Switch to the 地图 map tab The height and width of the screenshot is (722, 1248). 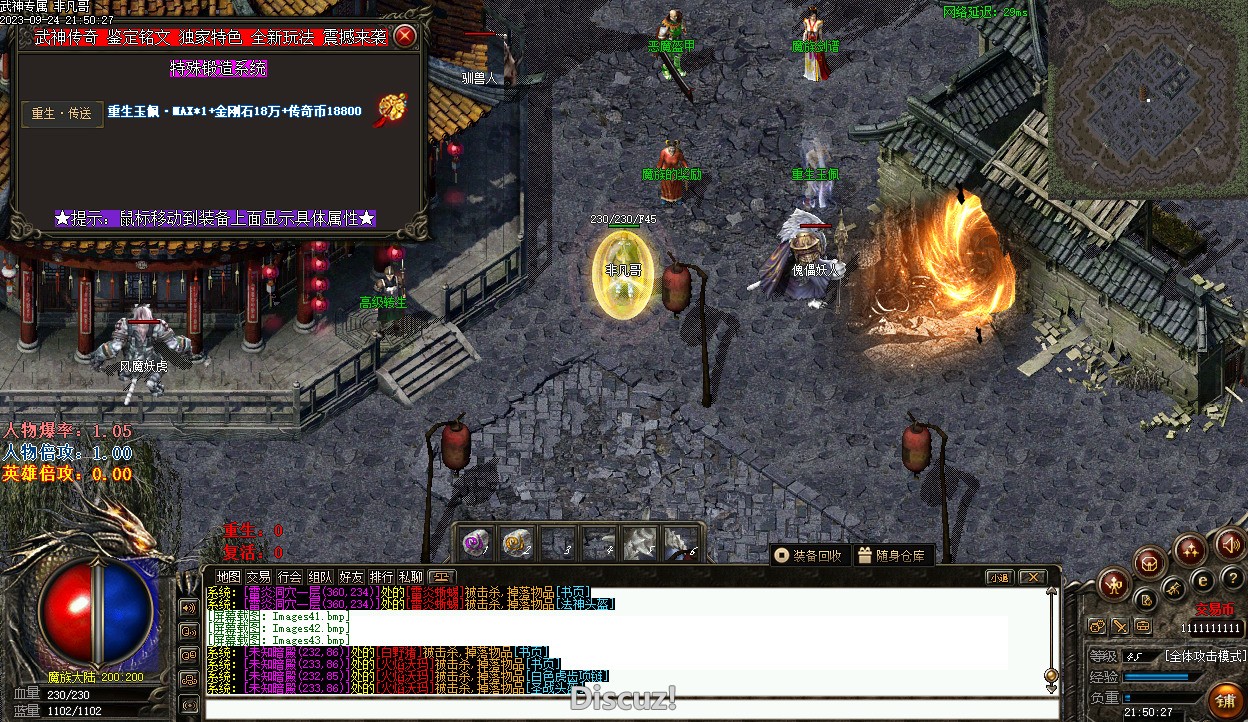click(x=229, y=577)
